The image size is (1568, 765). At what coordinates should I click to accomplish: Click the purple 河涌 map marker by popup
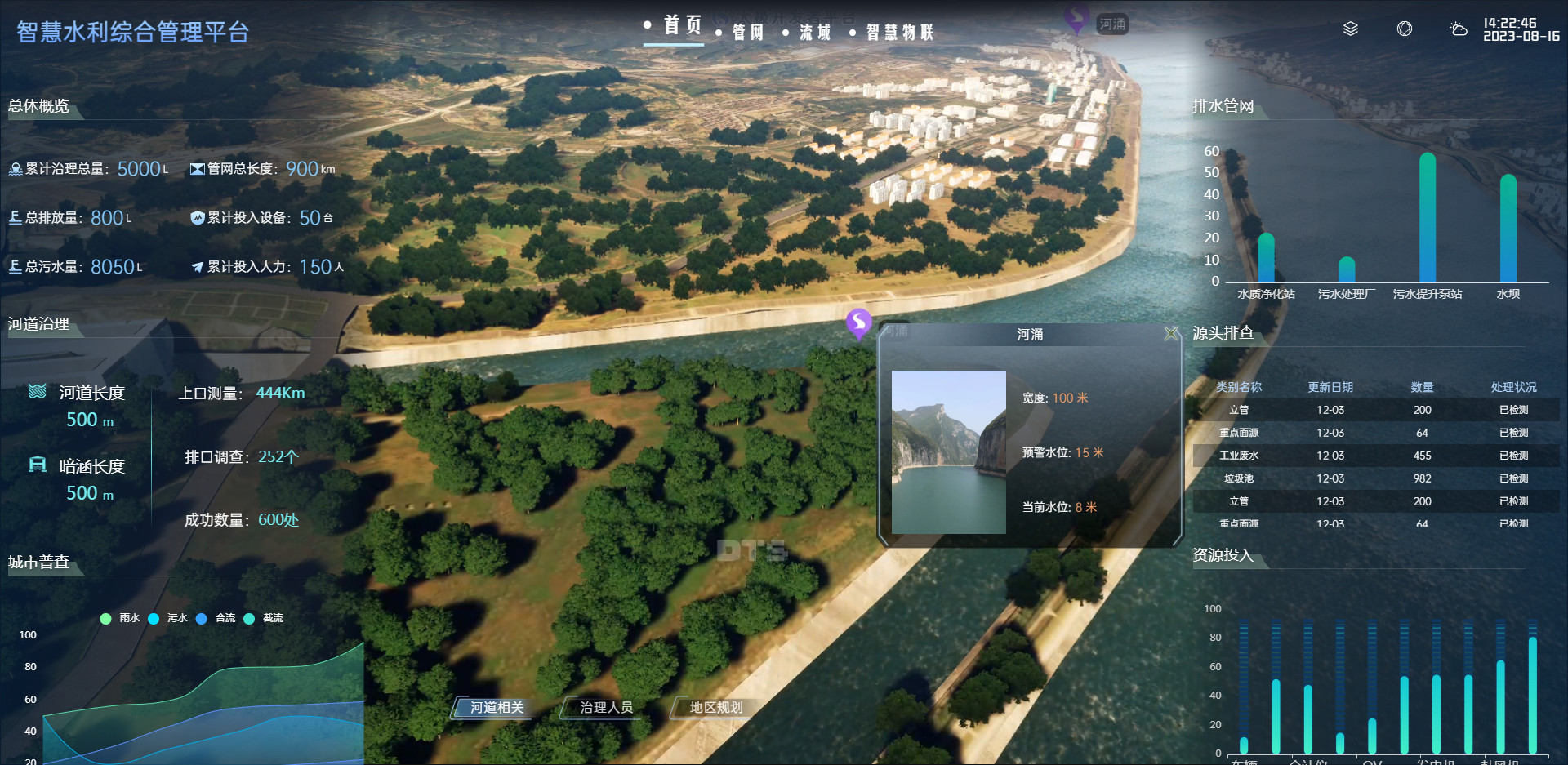(x=858, y=322)
